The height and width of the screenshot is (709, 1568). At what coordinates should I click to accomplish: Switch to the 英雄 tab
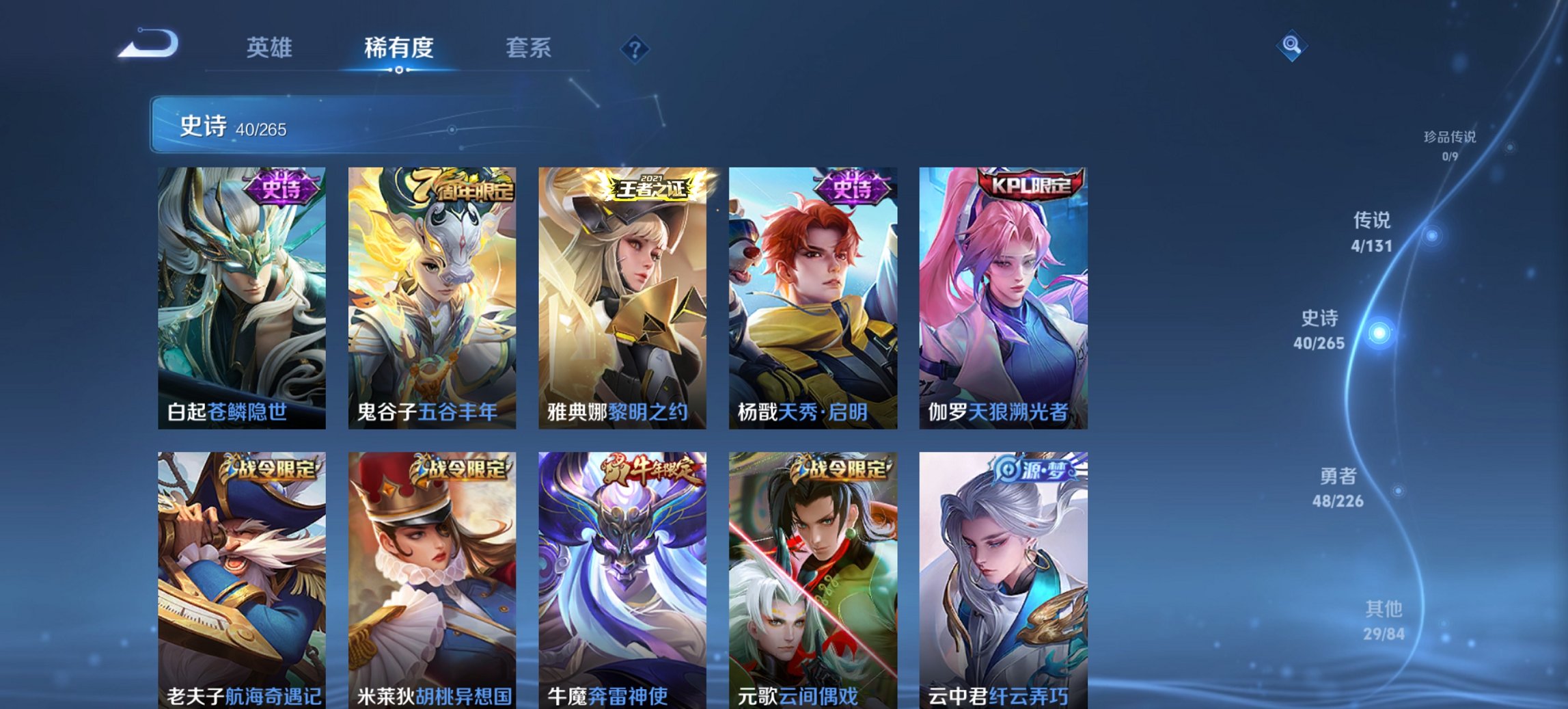tap(271, 46)
